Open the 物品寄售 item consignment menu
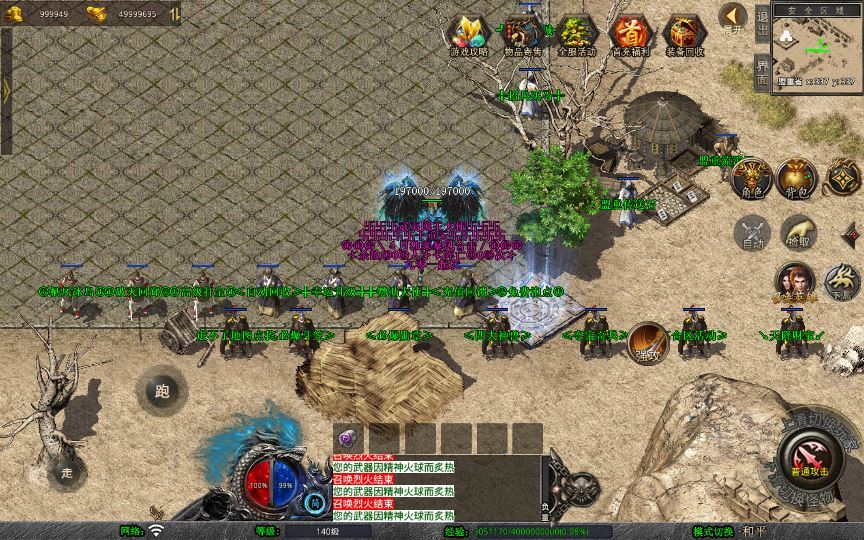864x540 pixels. [522, 35]
